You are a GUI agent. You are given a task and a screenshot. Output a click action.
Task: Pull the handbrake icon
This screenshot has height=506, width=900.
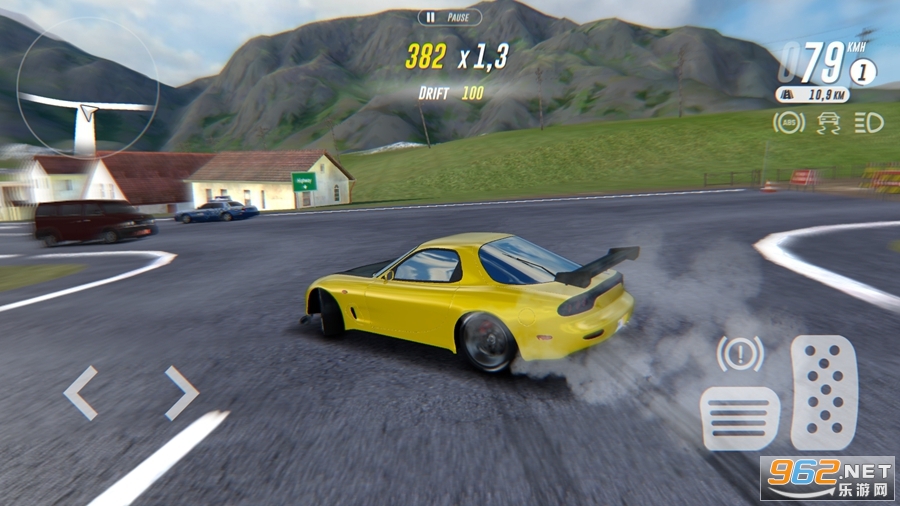coord(740,353)
